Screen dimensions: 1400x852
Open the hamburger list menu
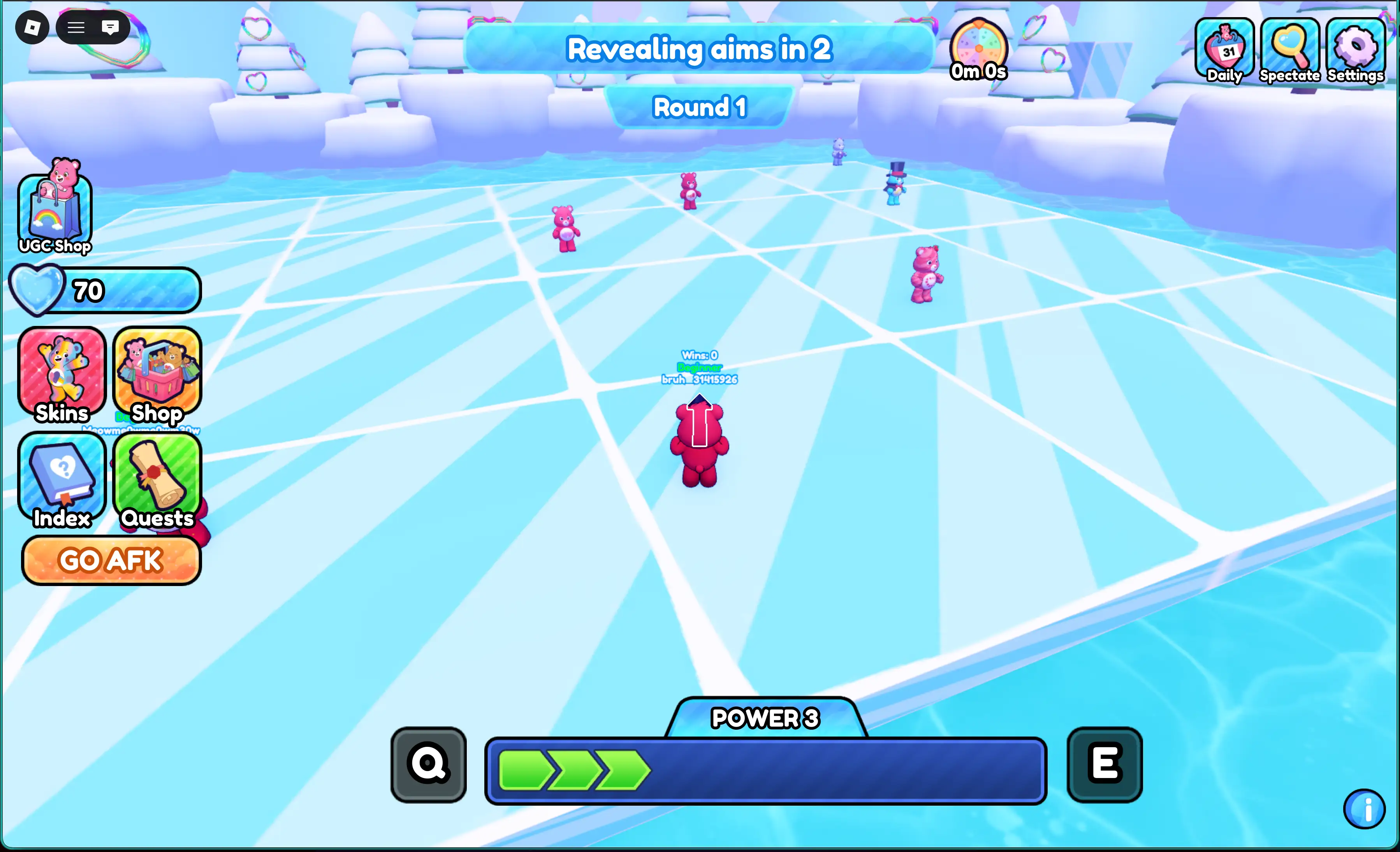pos(76,27)
